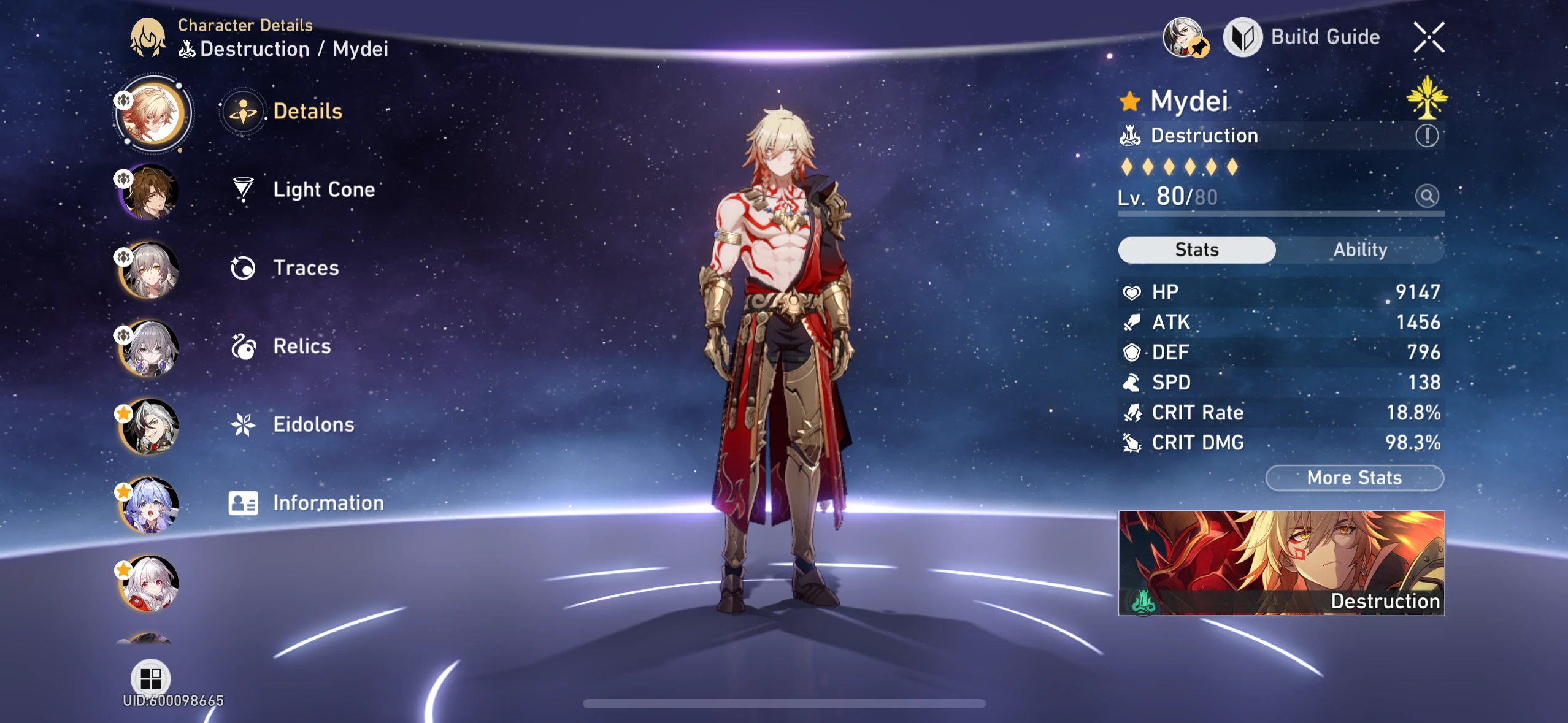Open the Destruction path info icon
The height and width of the screenshot is (723, 1568).
pos(1428,136)
